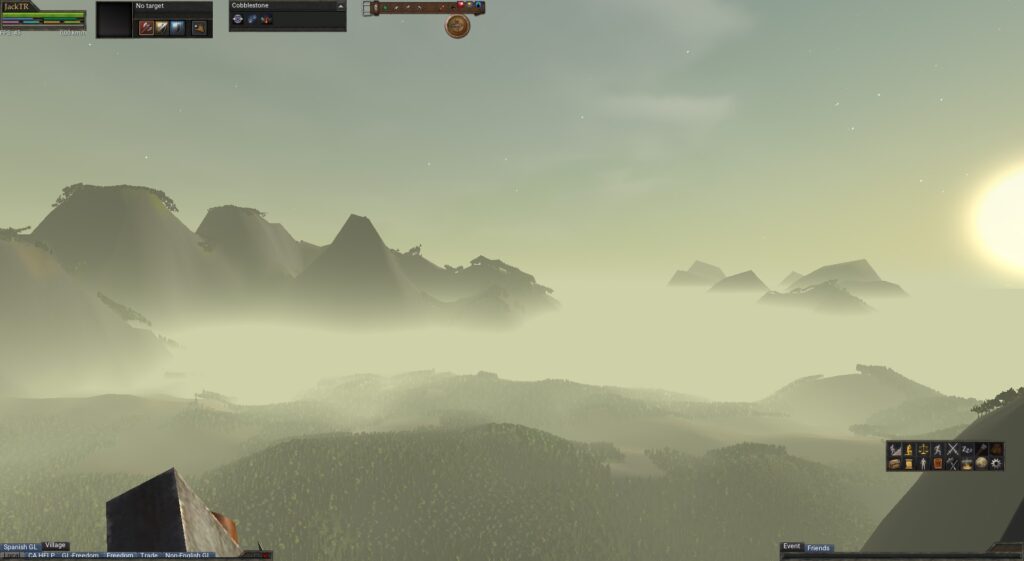Open the settings gear icon
The height and width of the screenshot is (561, 1024).
tap(996, 464)
